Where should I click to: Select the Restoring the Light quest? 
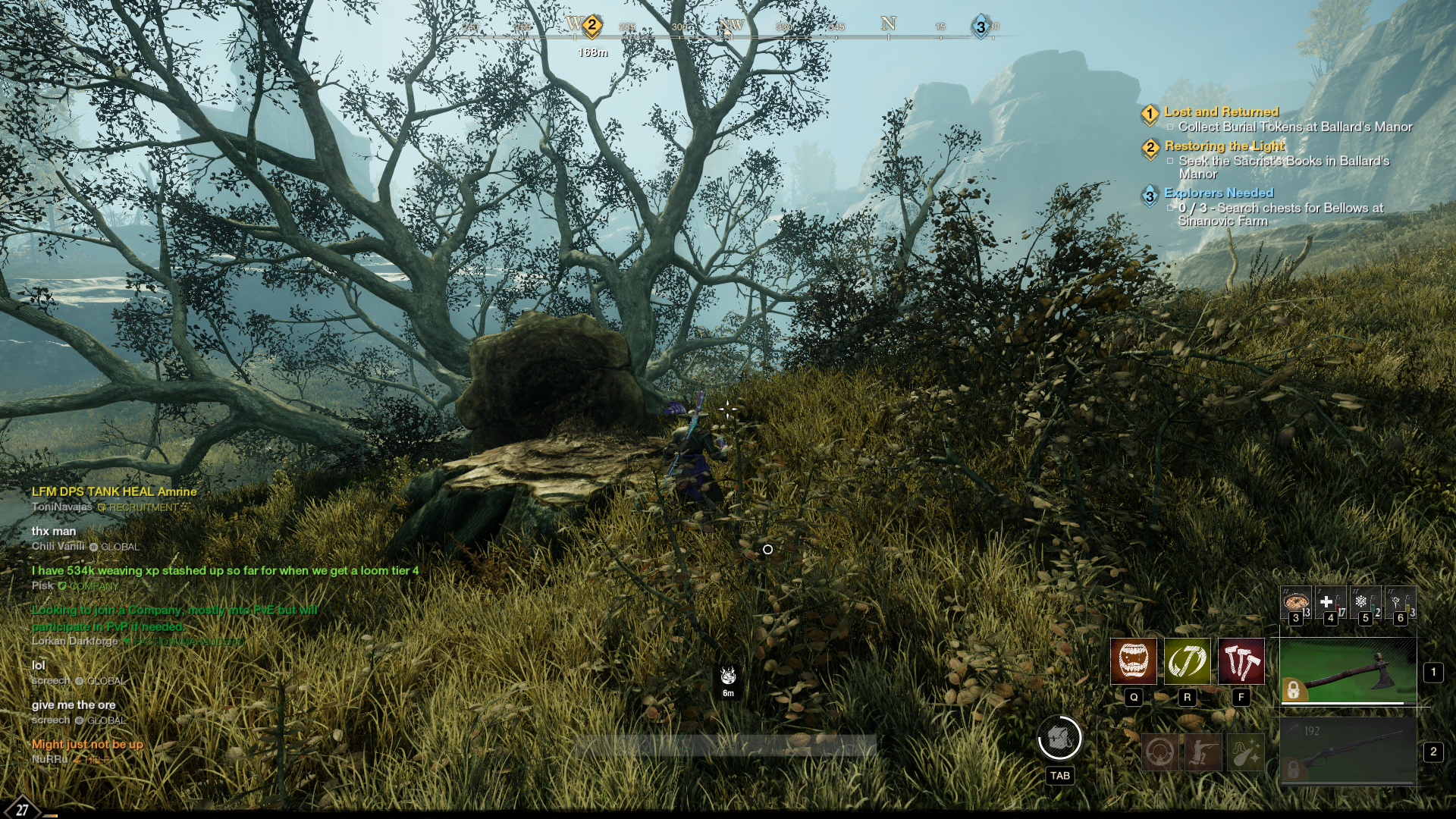[x=1224, y=146]
